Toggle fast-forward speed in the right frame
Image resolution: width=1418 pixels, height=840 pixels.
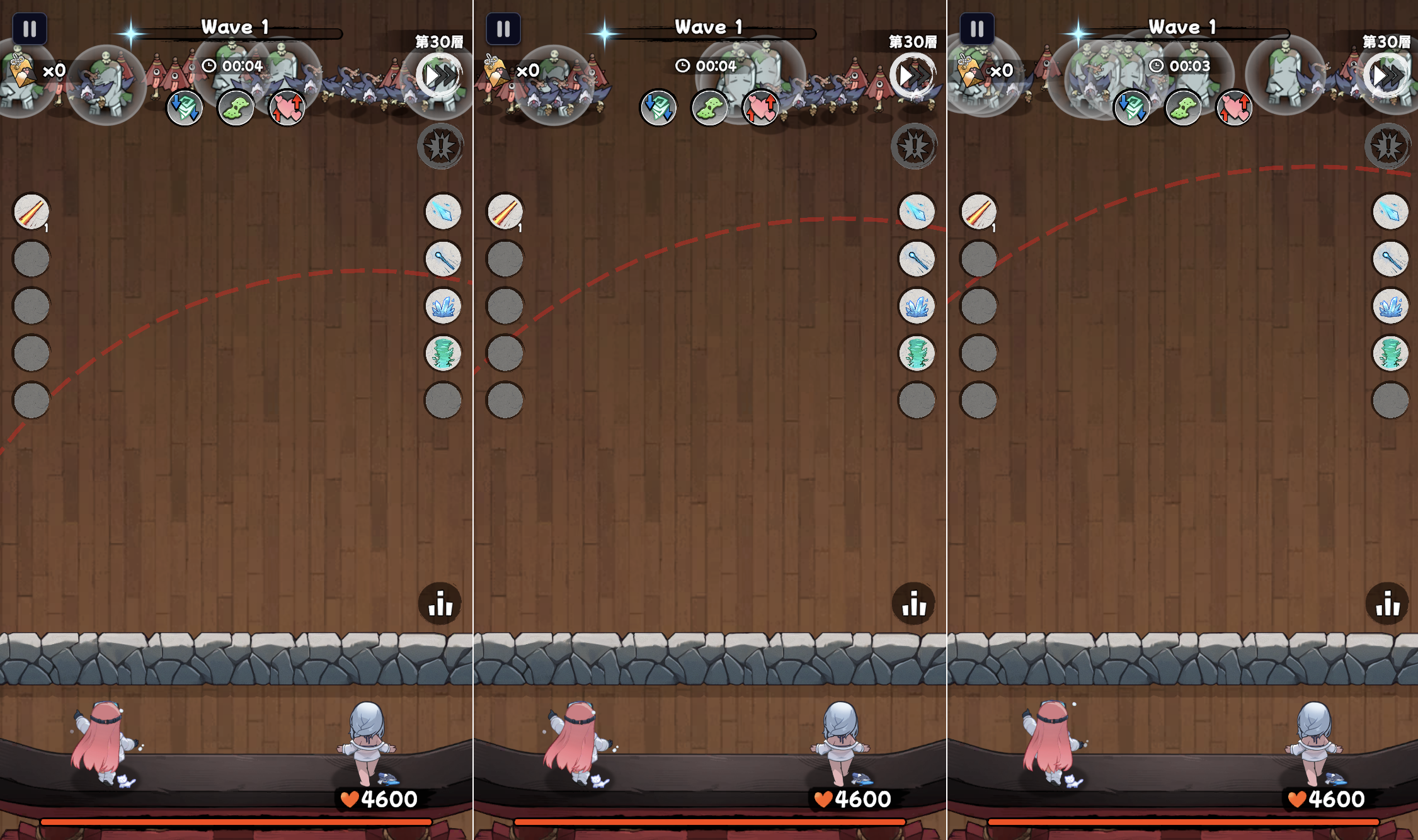[1387, 76]
